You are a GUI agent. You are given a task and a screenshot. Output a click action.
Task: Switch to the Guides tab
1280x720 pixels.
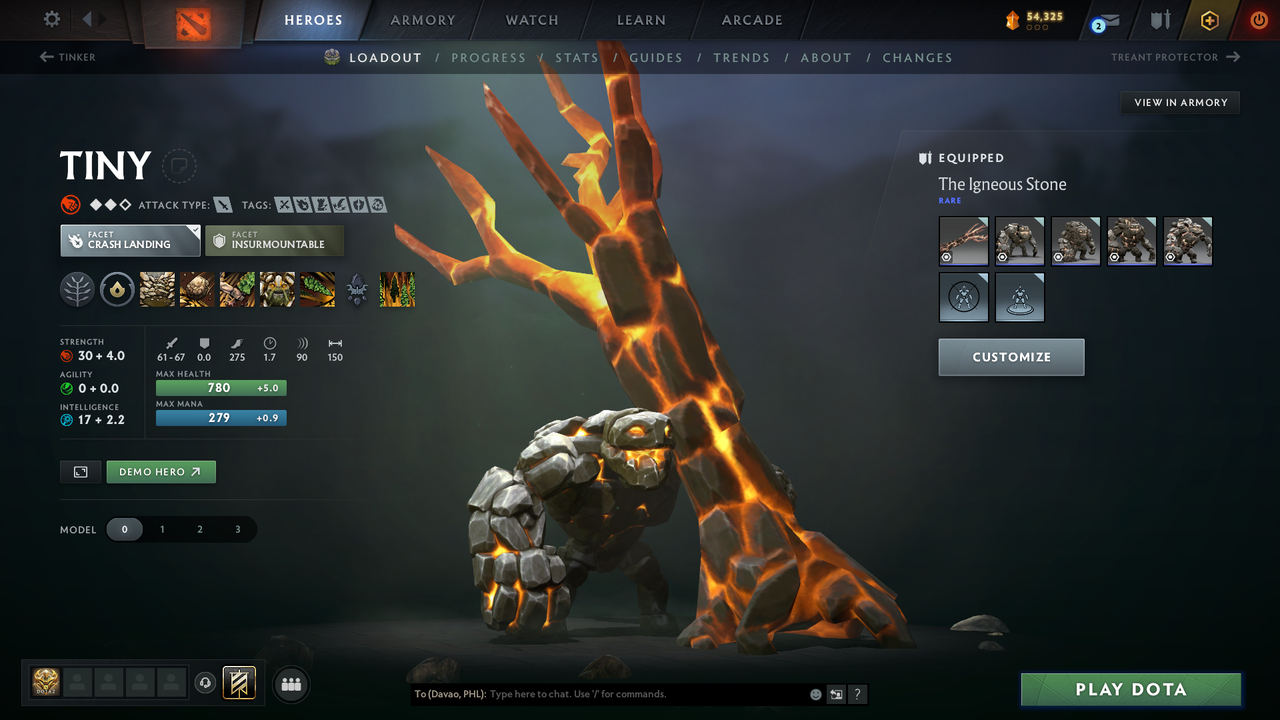656,57
